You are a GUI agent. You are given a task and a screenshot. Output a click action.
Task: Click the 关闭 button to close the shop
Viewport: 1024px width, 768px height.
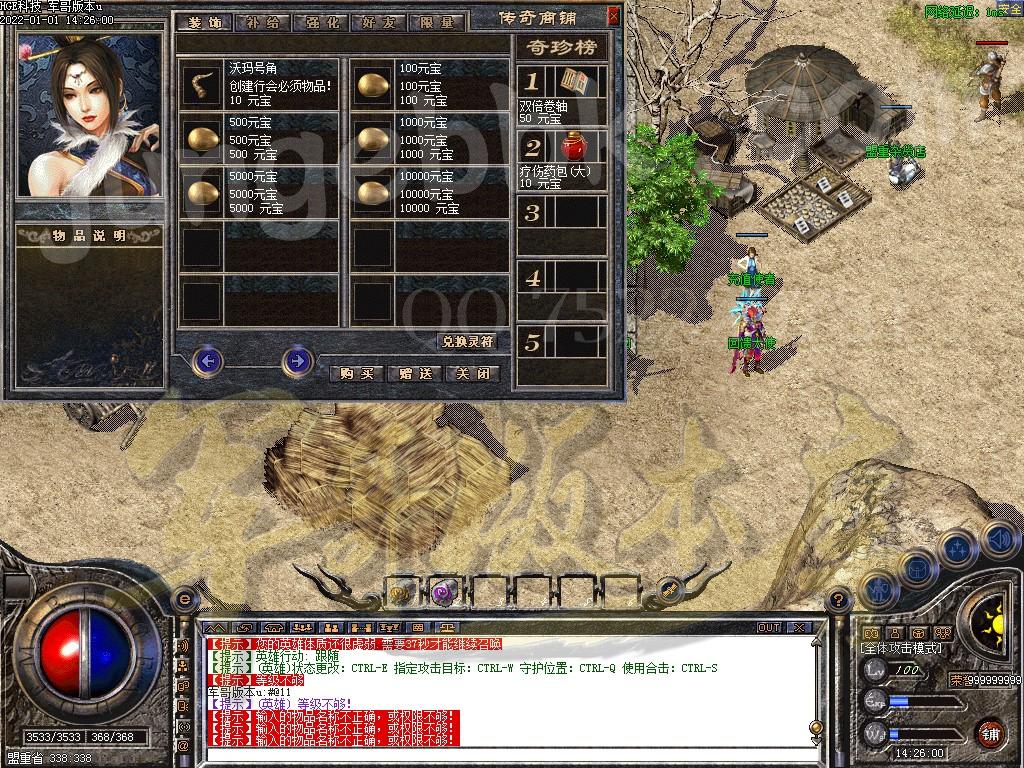pyautogui.click(x=472, y=373)
